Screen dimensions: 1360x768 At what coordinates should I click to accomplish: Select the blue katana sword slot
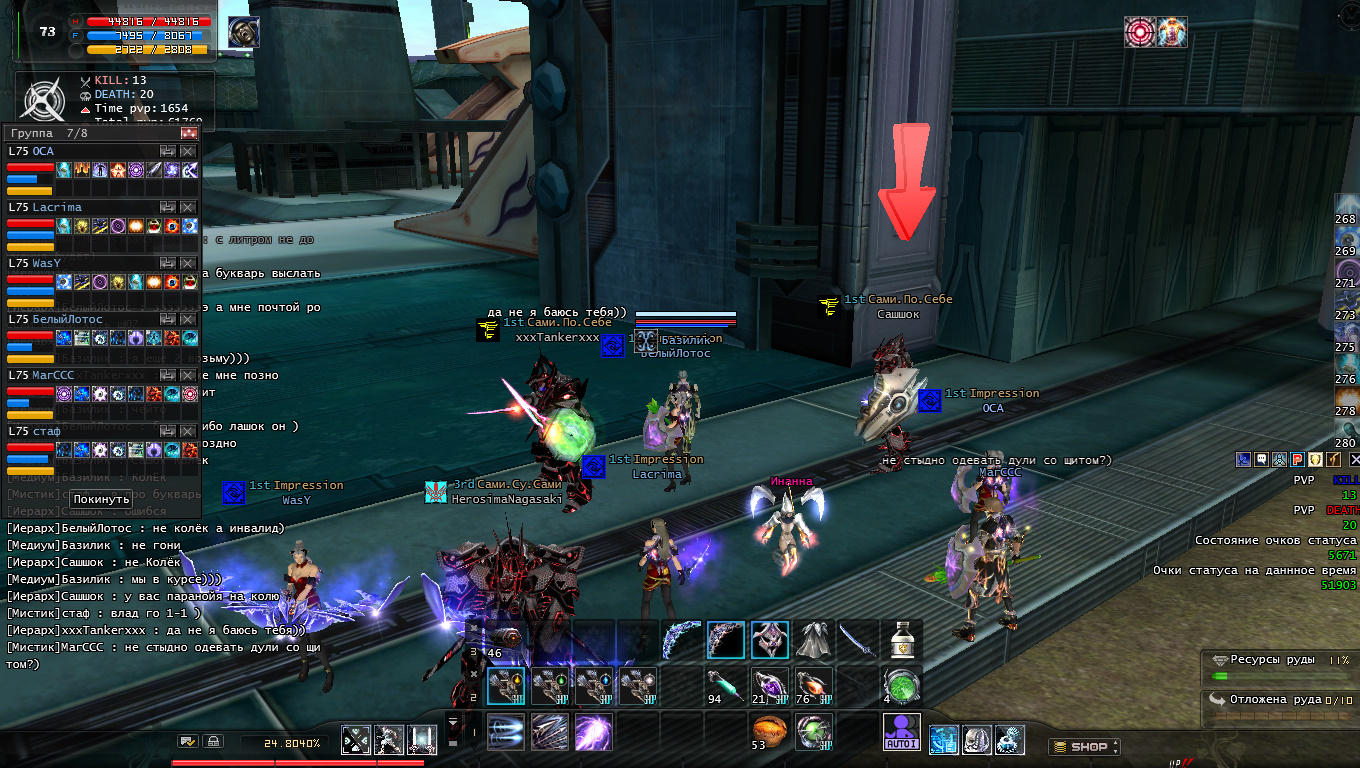858,640
